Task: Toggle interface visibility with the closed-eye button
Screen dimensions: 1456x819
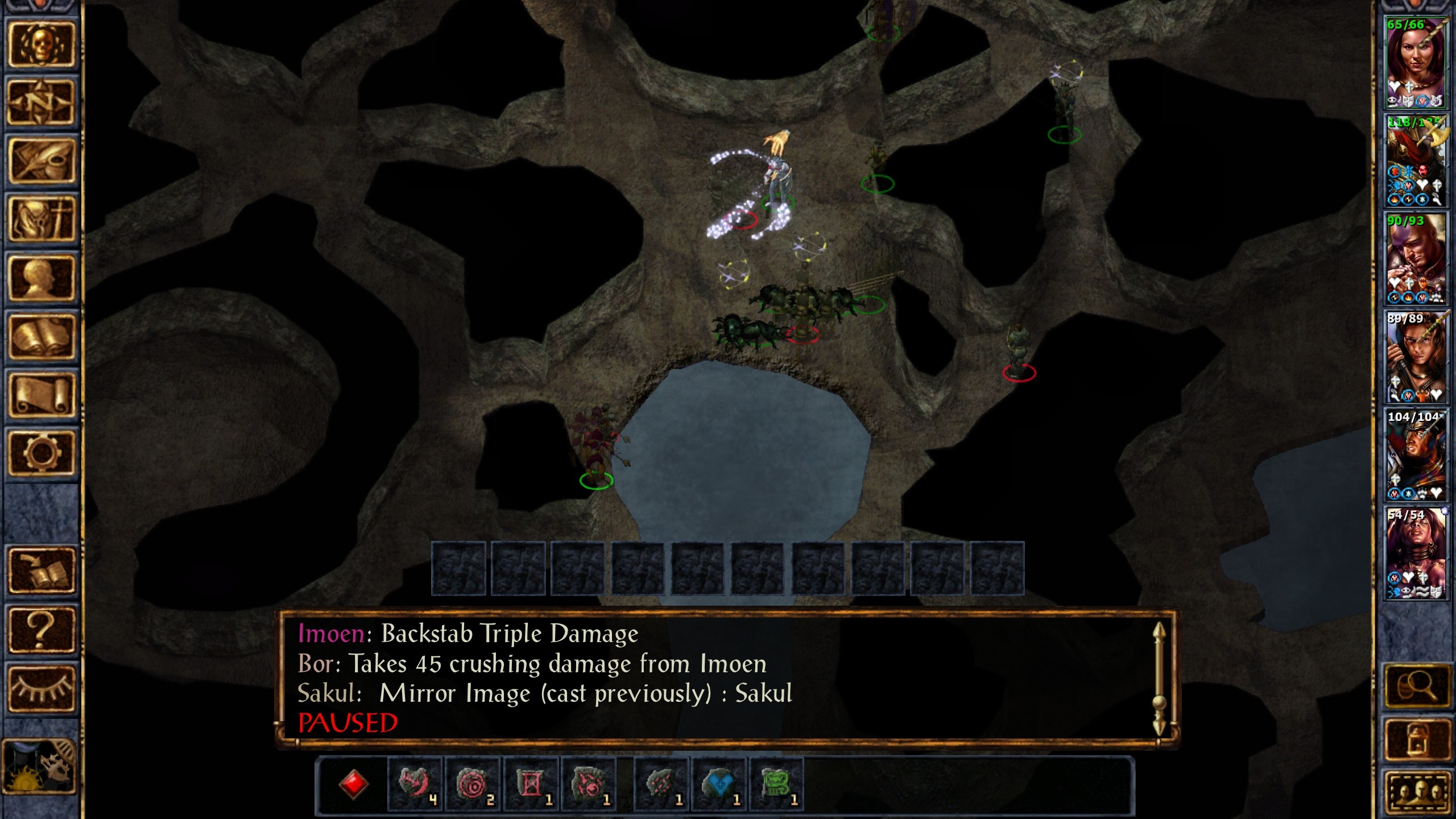Action: coord(41,688)
